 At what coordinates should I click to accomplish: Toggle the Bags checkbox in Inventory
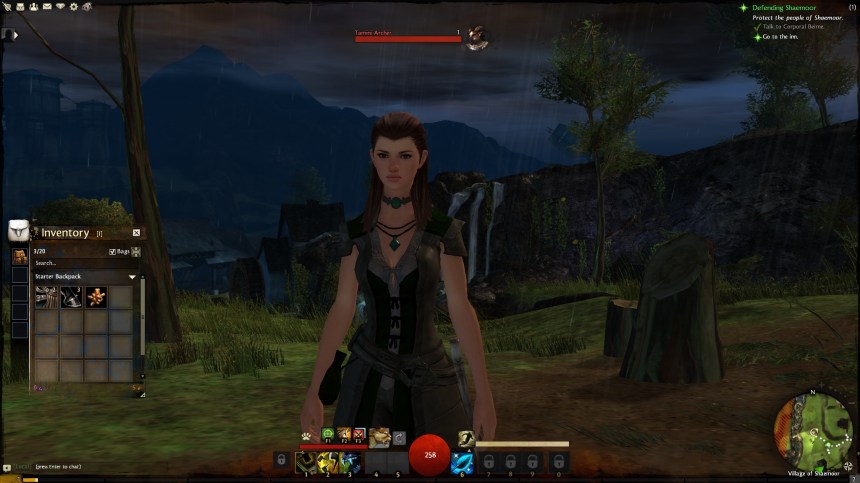tap(113, 252)
